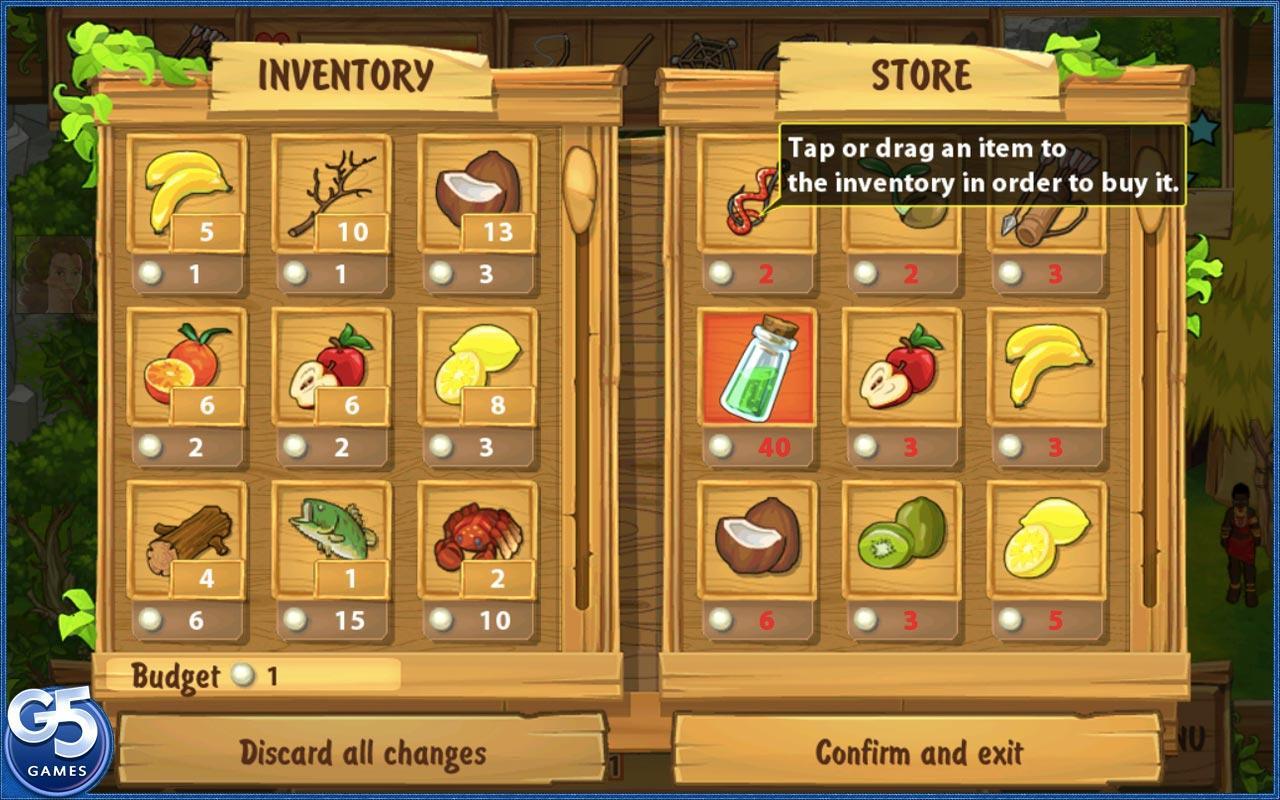Select the red crab inventory slot
The image size is (1280, 800).
478,539
